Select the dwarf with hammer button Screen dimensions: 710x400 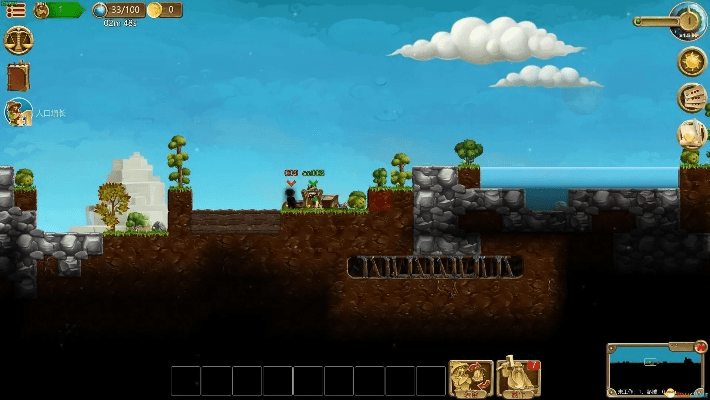[518, 379]
